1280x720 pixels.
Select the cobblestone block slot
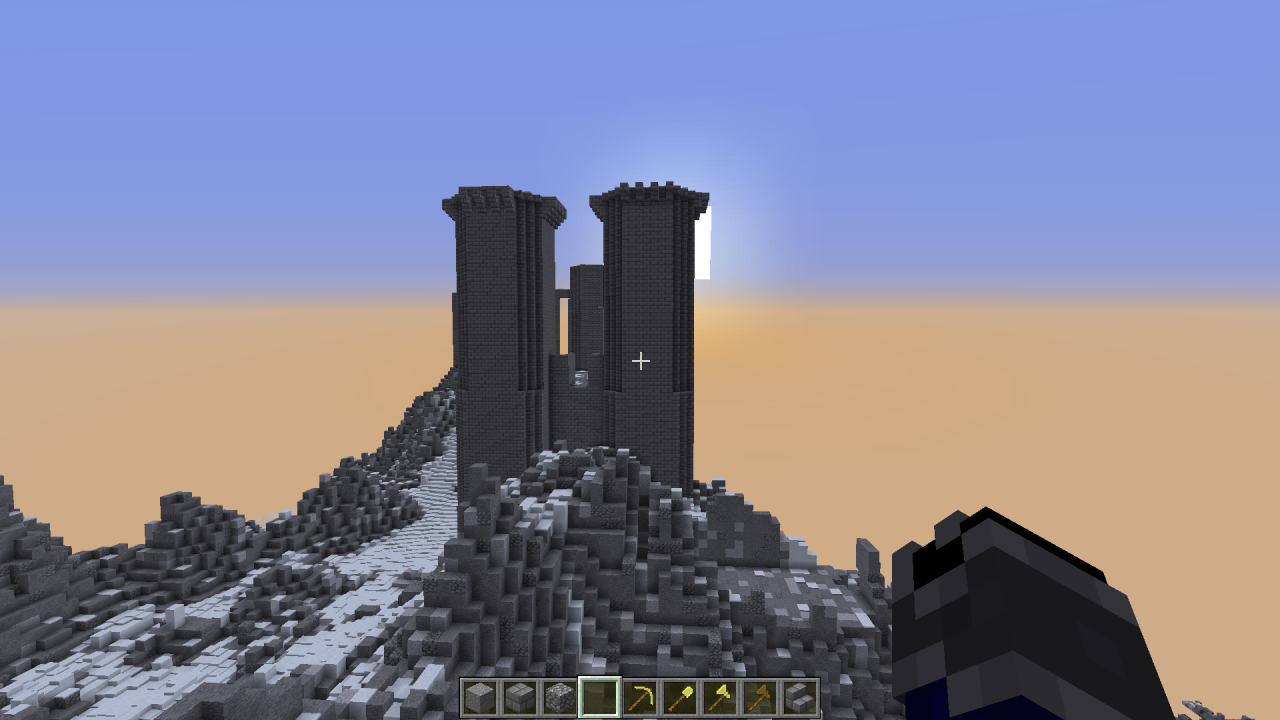[x=559, y=697]
